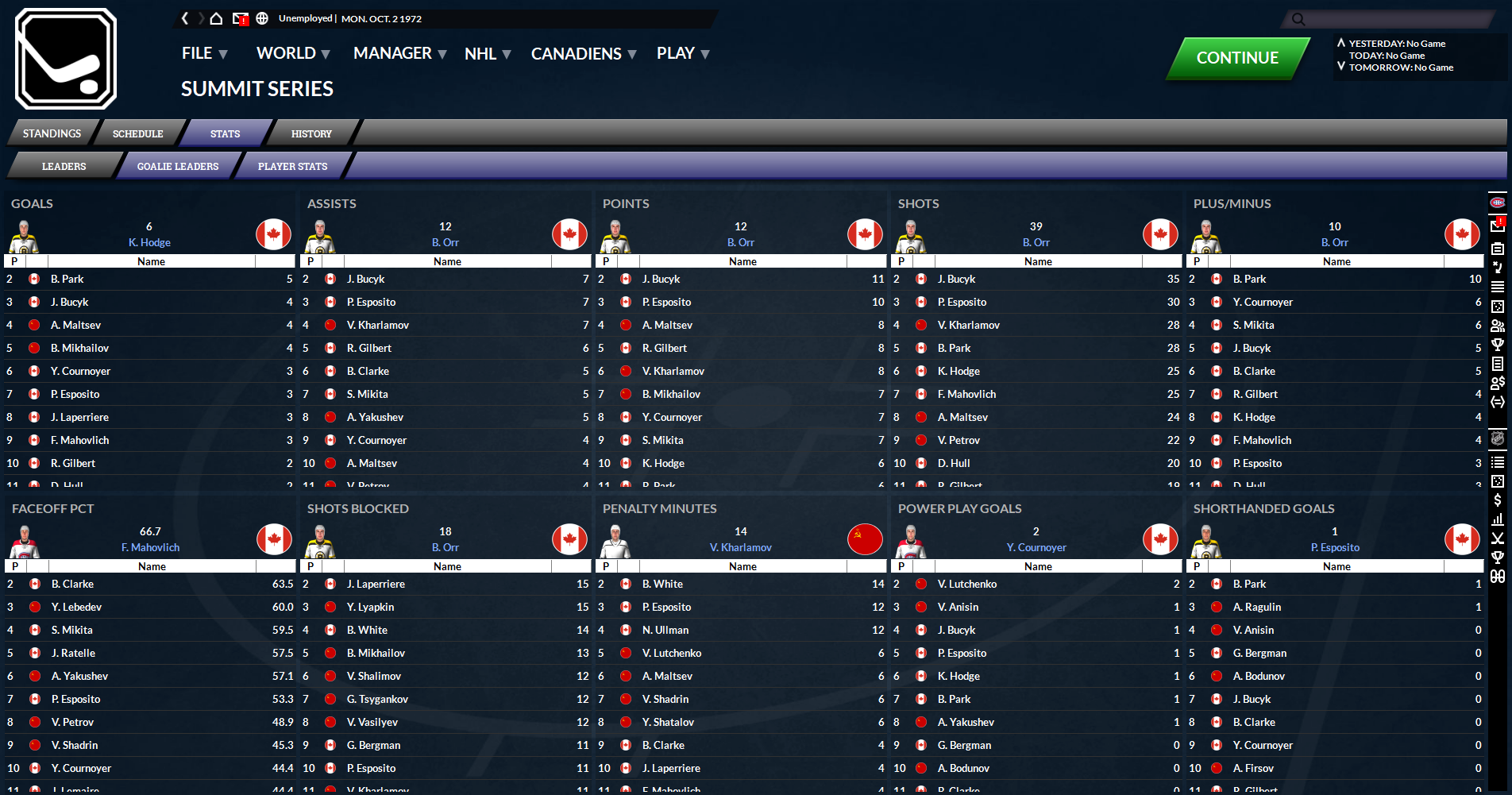Viewport: 1512px width, 795px height.
Task: Open the PLAY dropdown menu
Action: [x=675, y=53]
